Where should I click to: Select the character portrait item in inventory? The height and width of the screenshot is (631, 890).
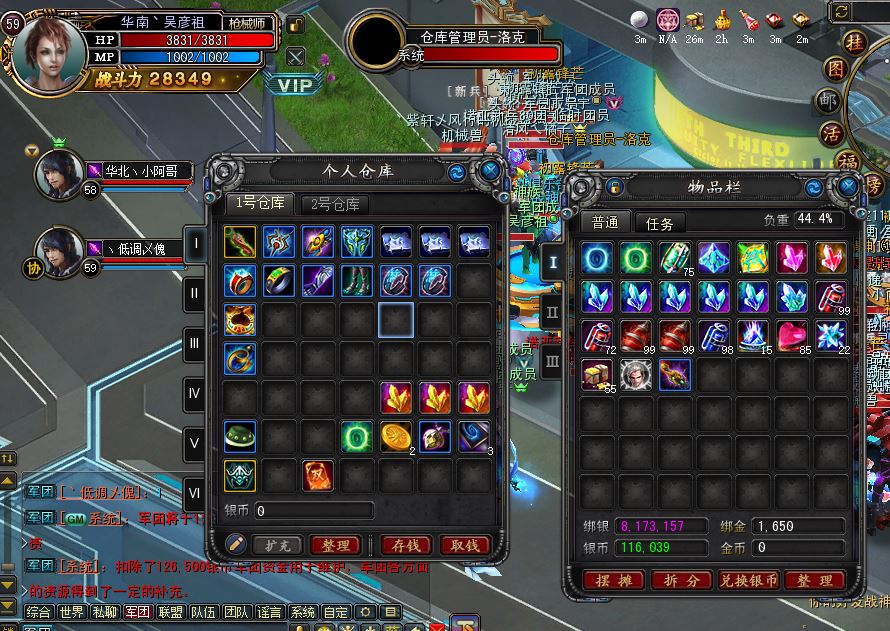pyautogui.click(x=636, y=375)
